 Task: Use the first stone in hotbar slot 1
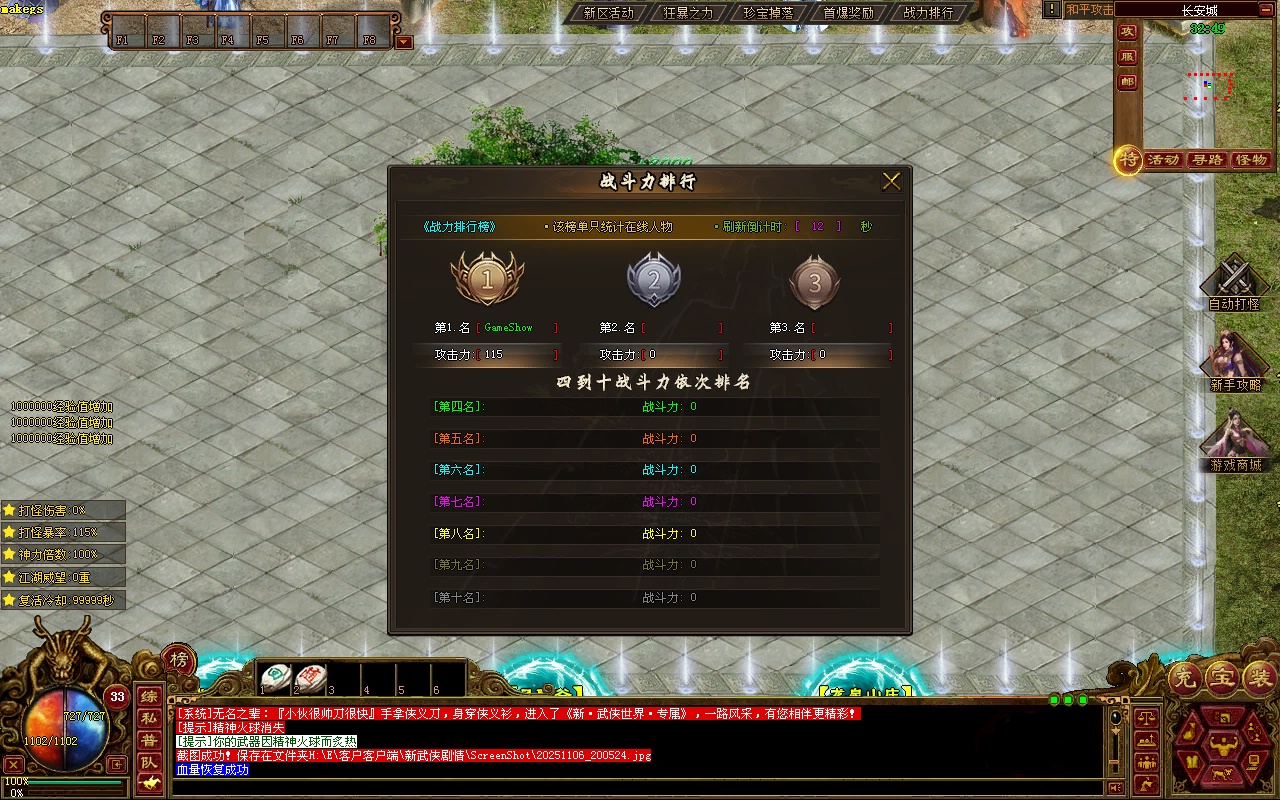(x=276, y=678)
